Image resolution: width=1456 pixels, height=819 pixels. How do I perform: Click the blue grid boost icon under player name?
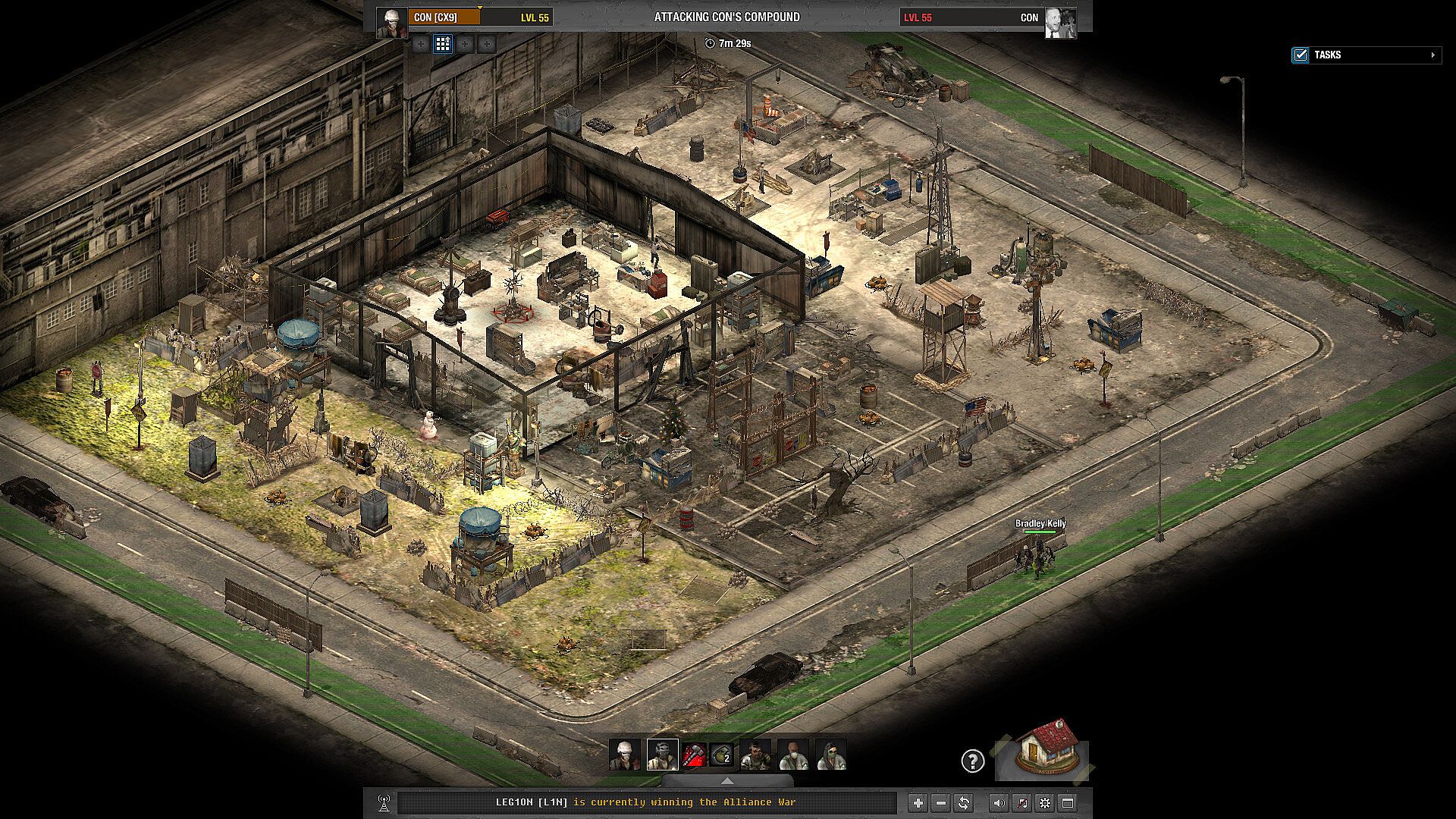(443, 44)
